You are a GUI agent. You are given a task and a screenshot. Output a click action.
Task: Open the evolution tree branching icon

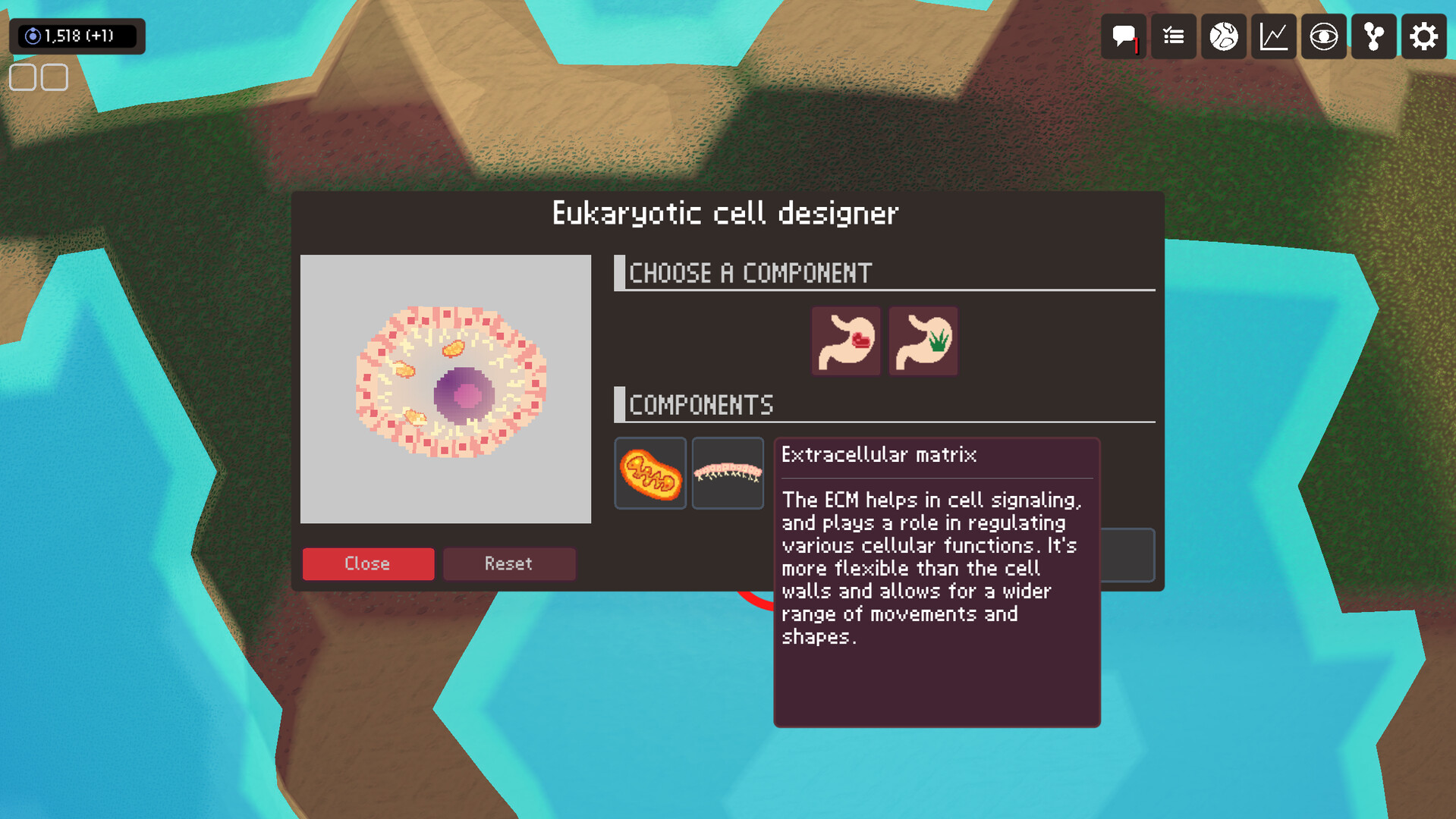(x=1373, y=36)
